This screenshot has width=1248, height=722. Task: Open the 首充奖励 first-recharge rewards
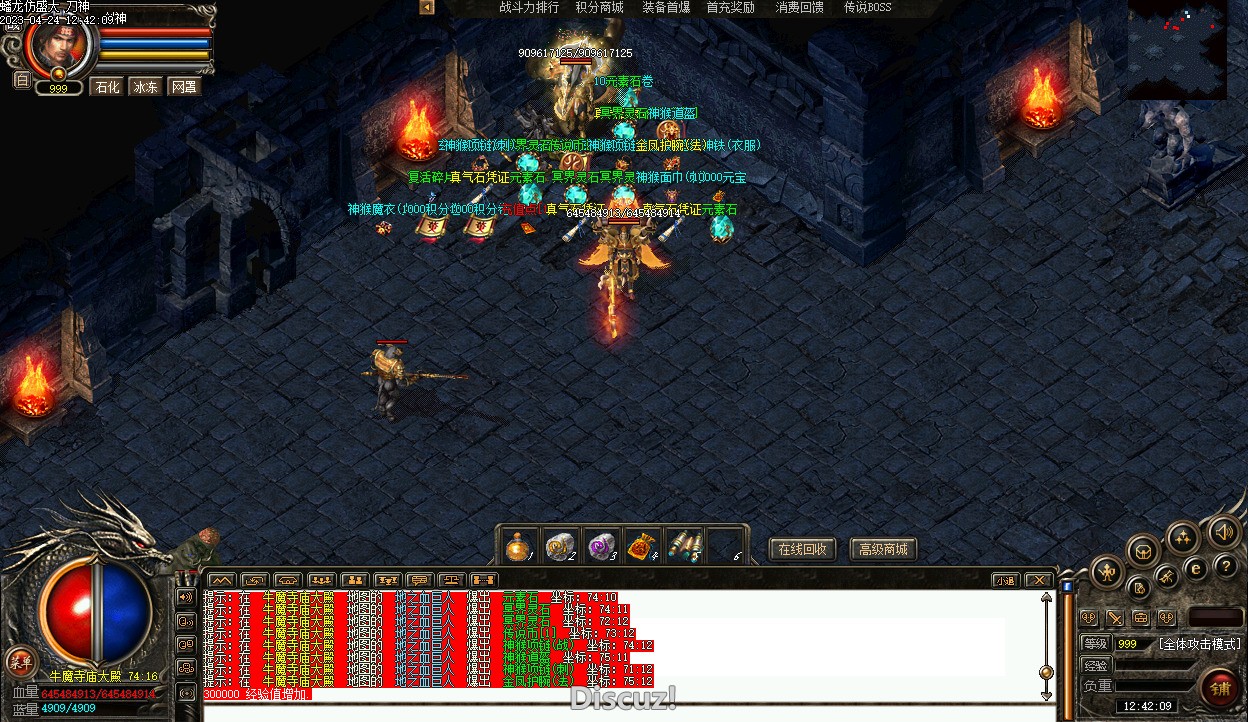click(x=730, y=8)
